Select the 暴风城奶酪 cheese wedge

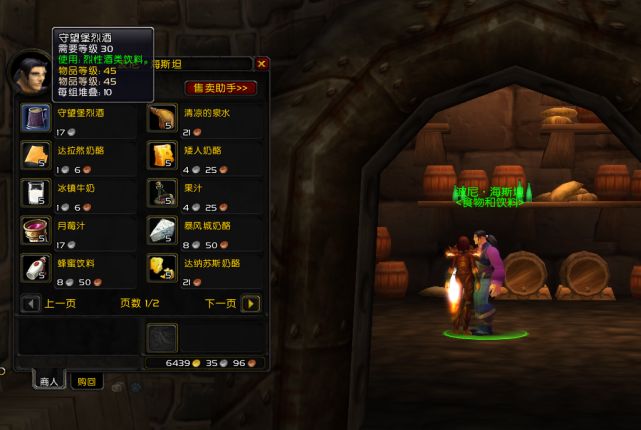pos(161,229)
